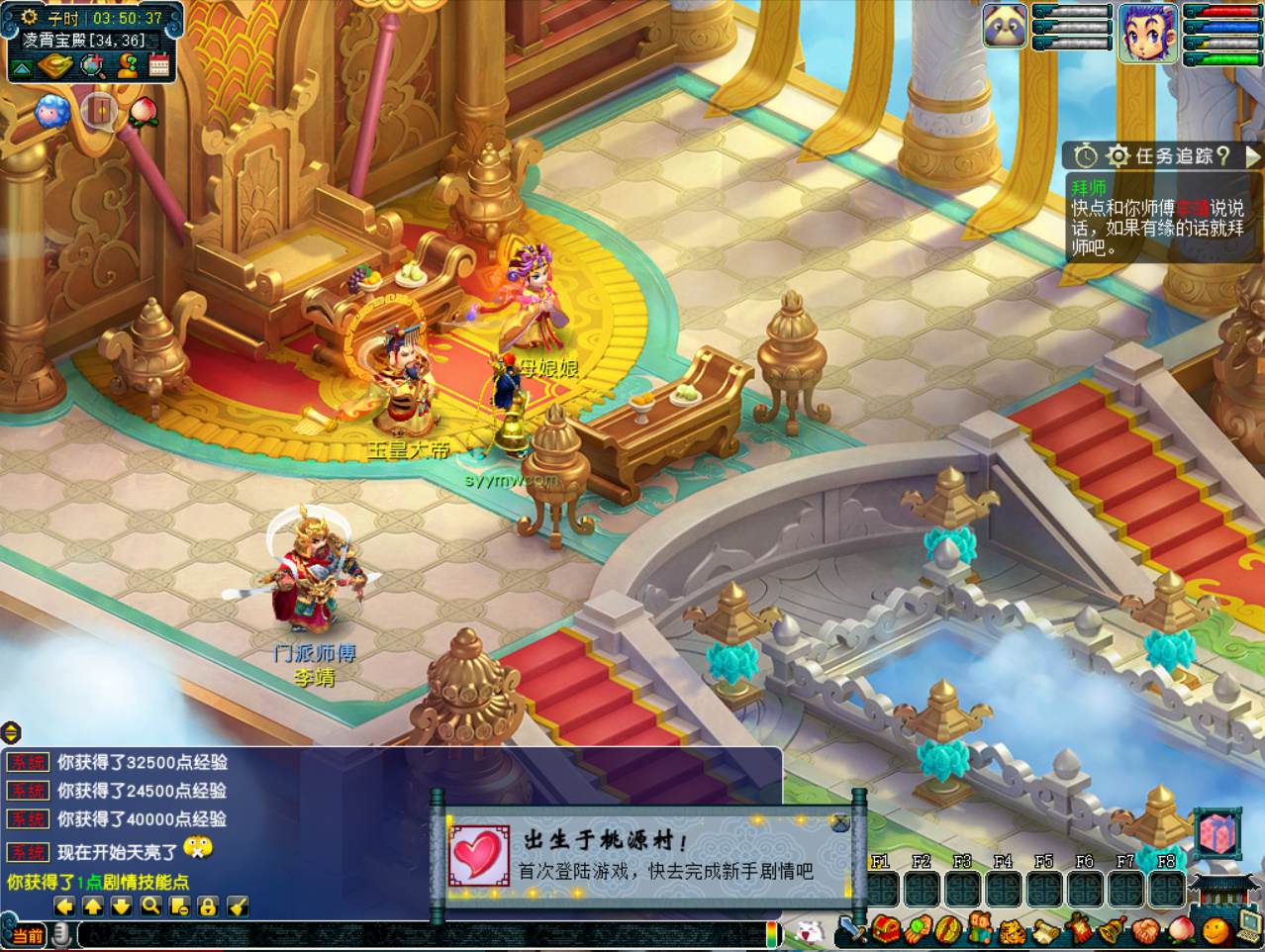The height and width of the screenshot is (952, 1265).
Task: Open the red treasure chest bag icon
Action: click(885, 930)
